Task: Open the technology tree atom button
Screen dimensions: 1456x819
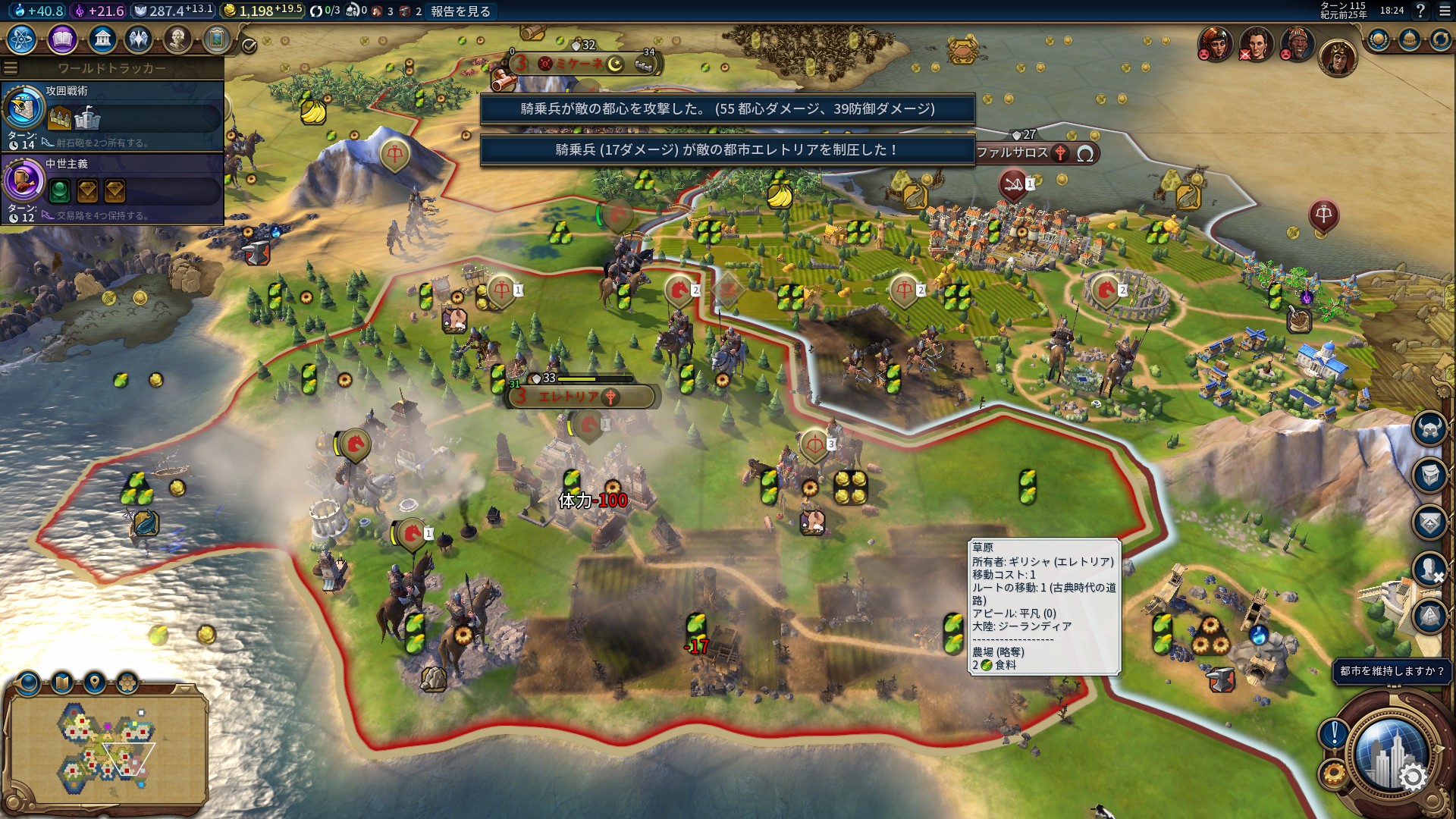Action: point(22,39)
